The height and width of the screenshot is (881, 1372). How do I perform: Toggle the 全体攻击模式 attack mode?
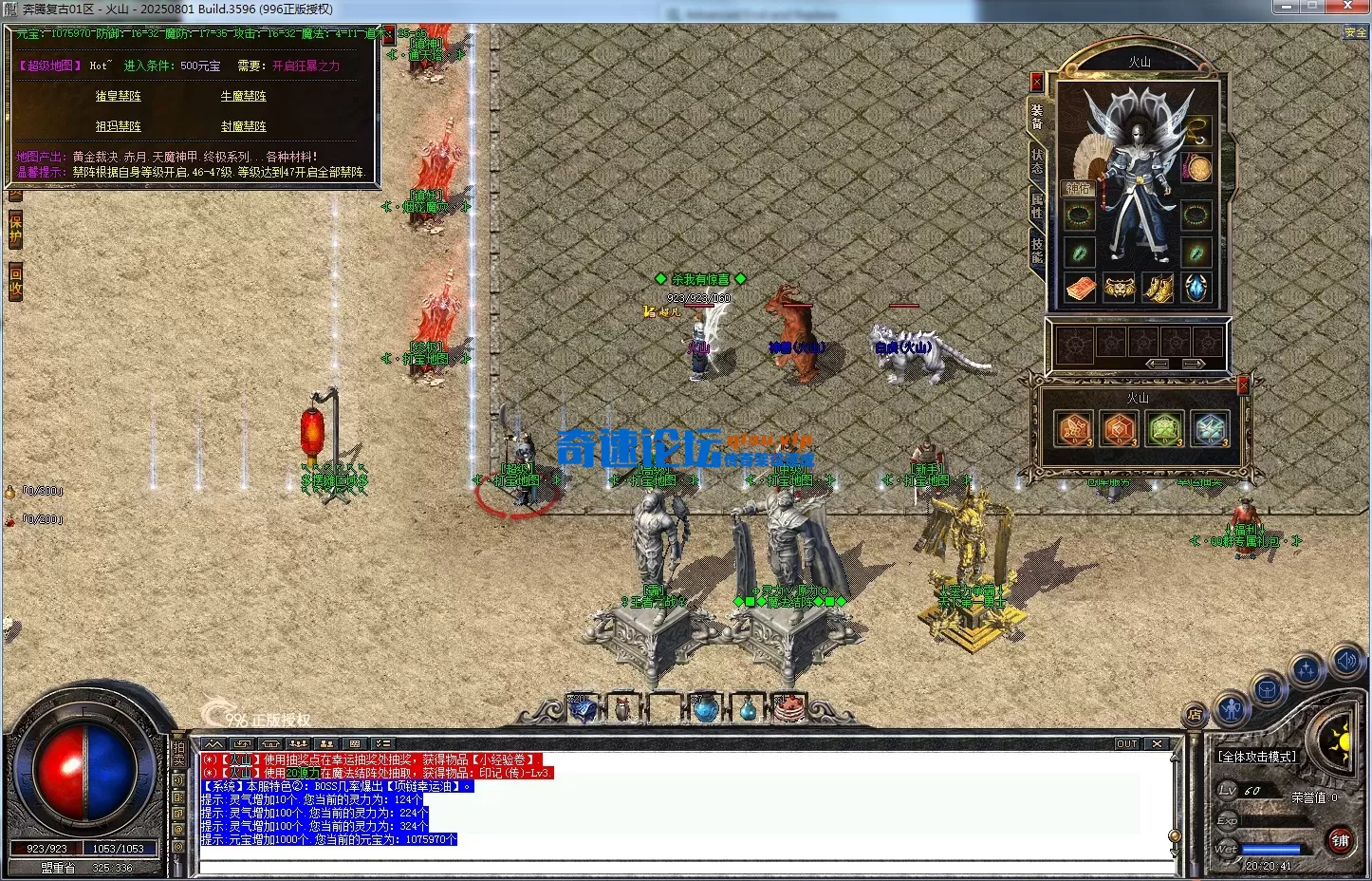1257,755
